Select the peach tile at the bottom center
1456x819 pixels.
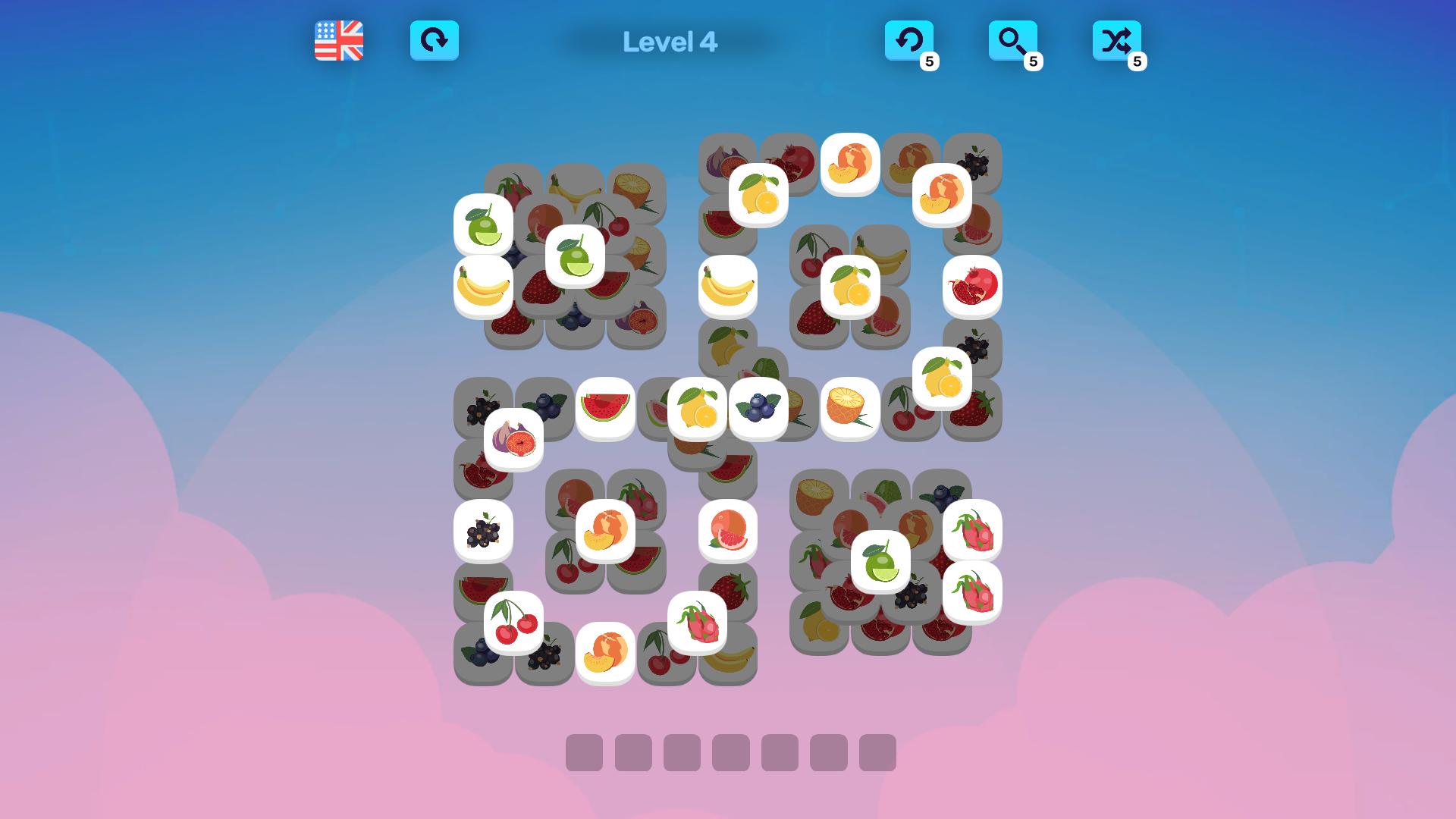pos(605,652)
